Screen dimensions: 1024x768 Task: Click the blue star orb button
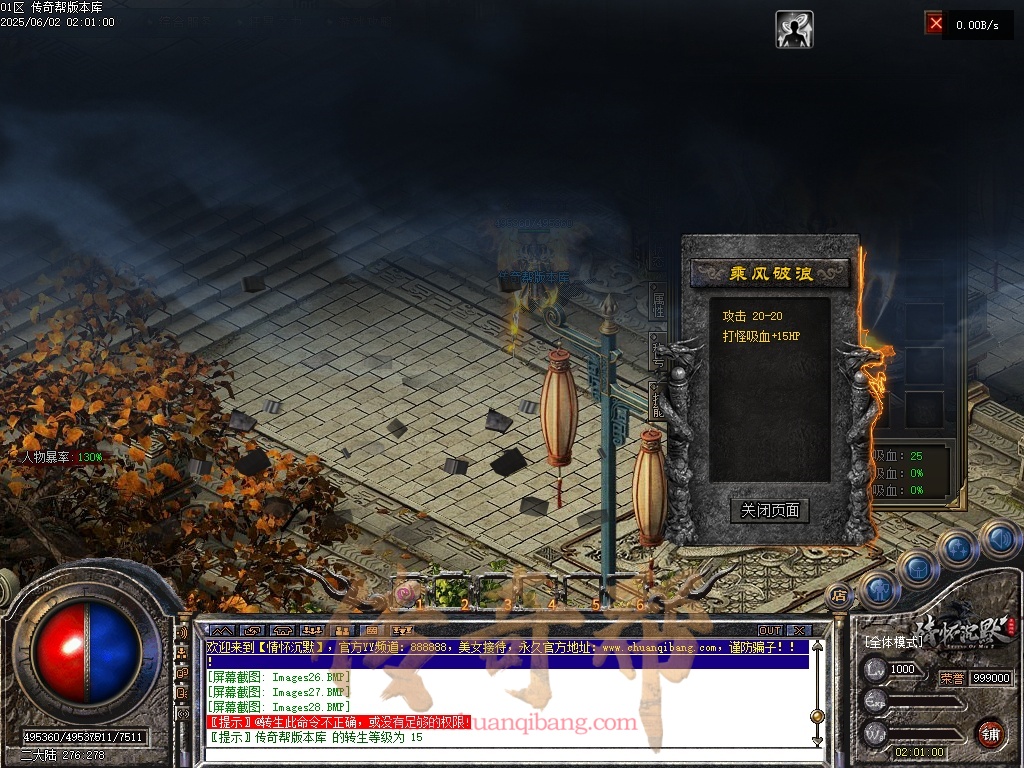pos(957,548)
